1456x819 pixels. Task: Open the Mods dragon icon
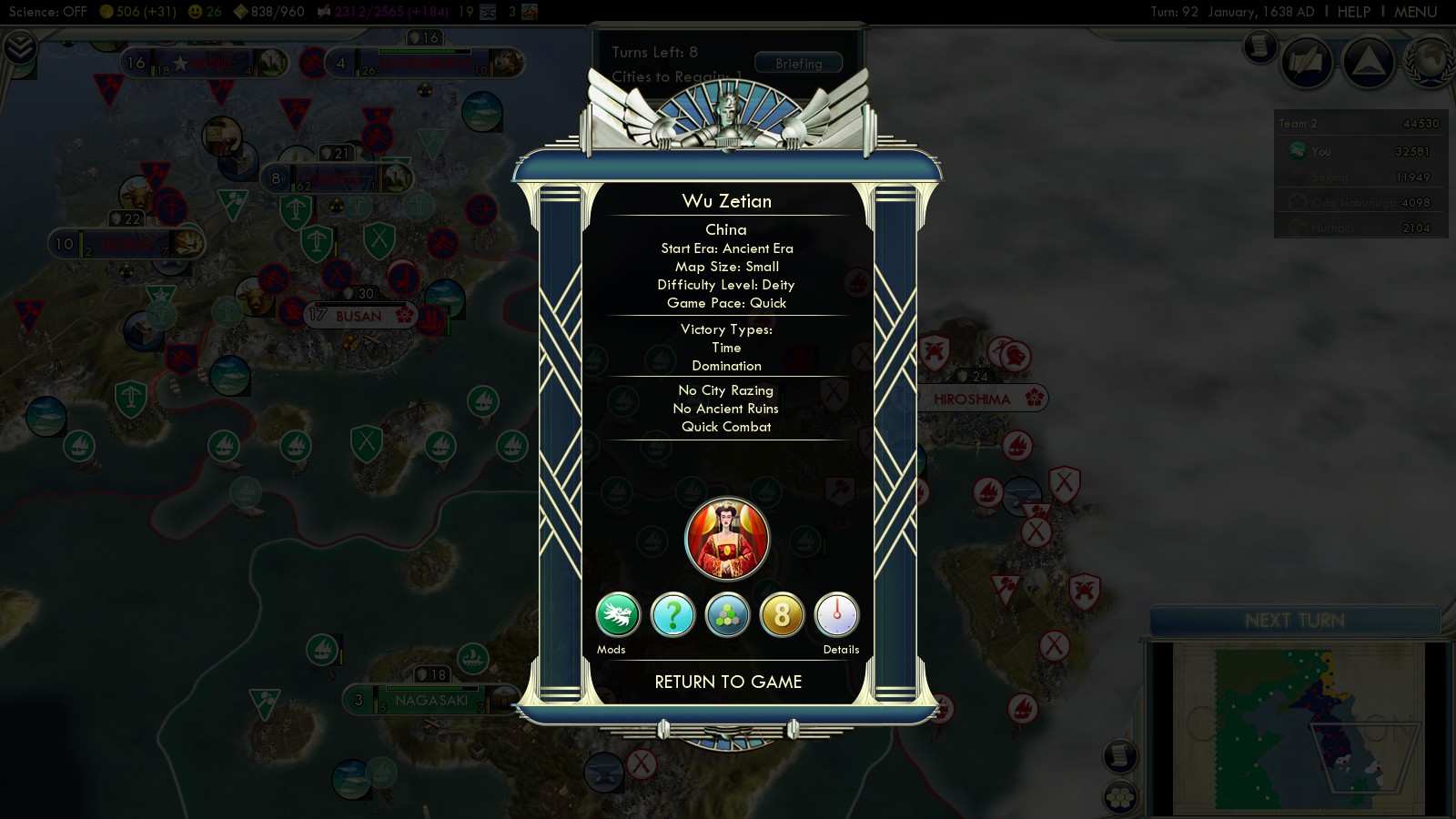pyautogui.click(x=618, y=615)
